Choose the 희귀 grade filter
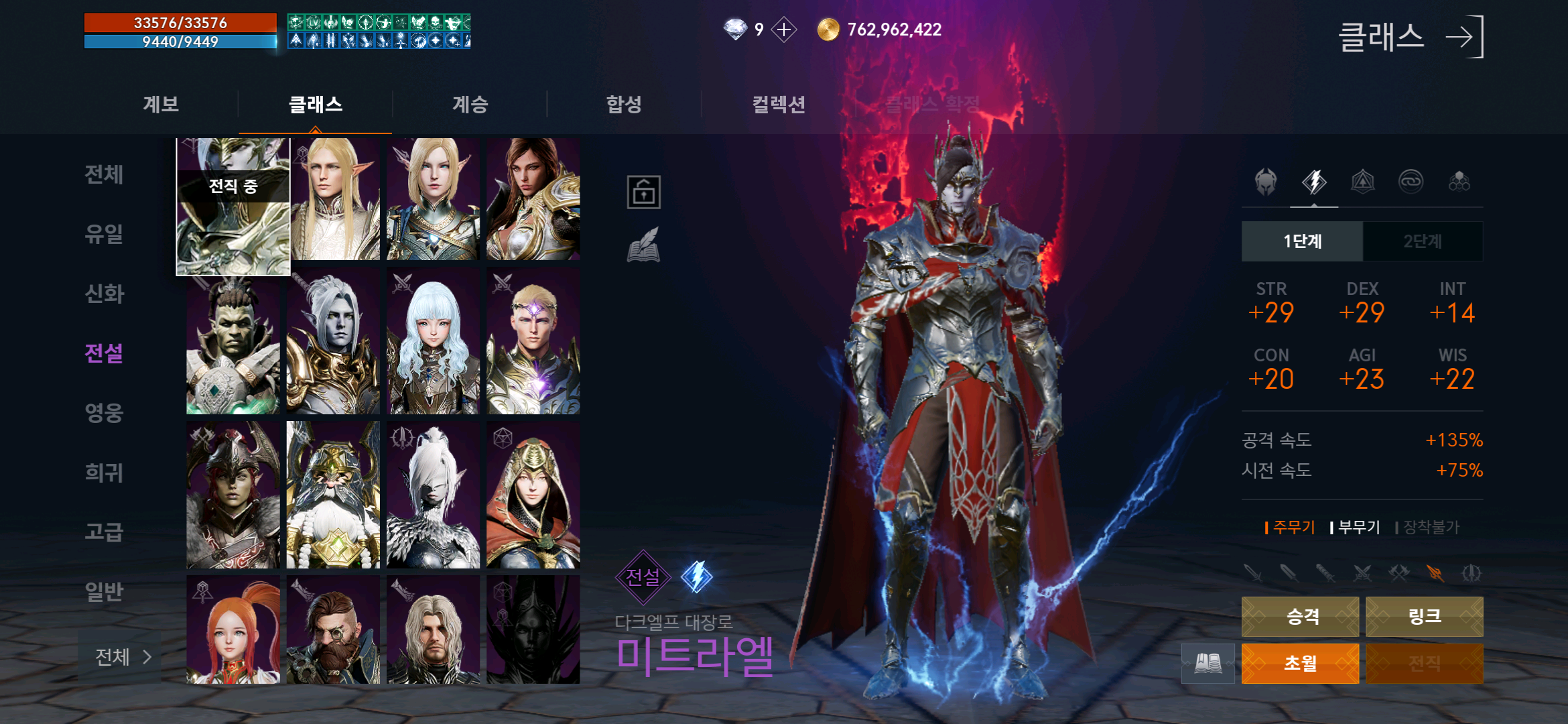 tap(105, 473)
